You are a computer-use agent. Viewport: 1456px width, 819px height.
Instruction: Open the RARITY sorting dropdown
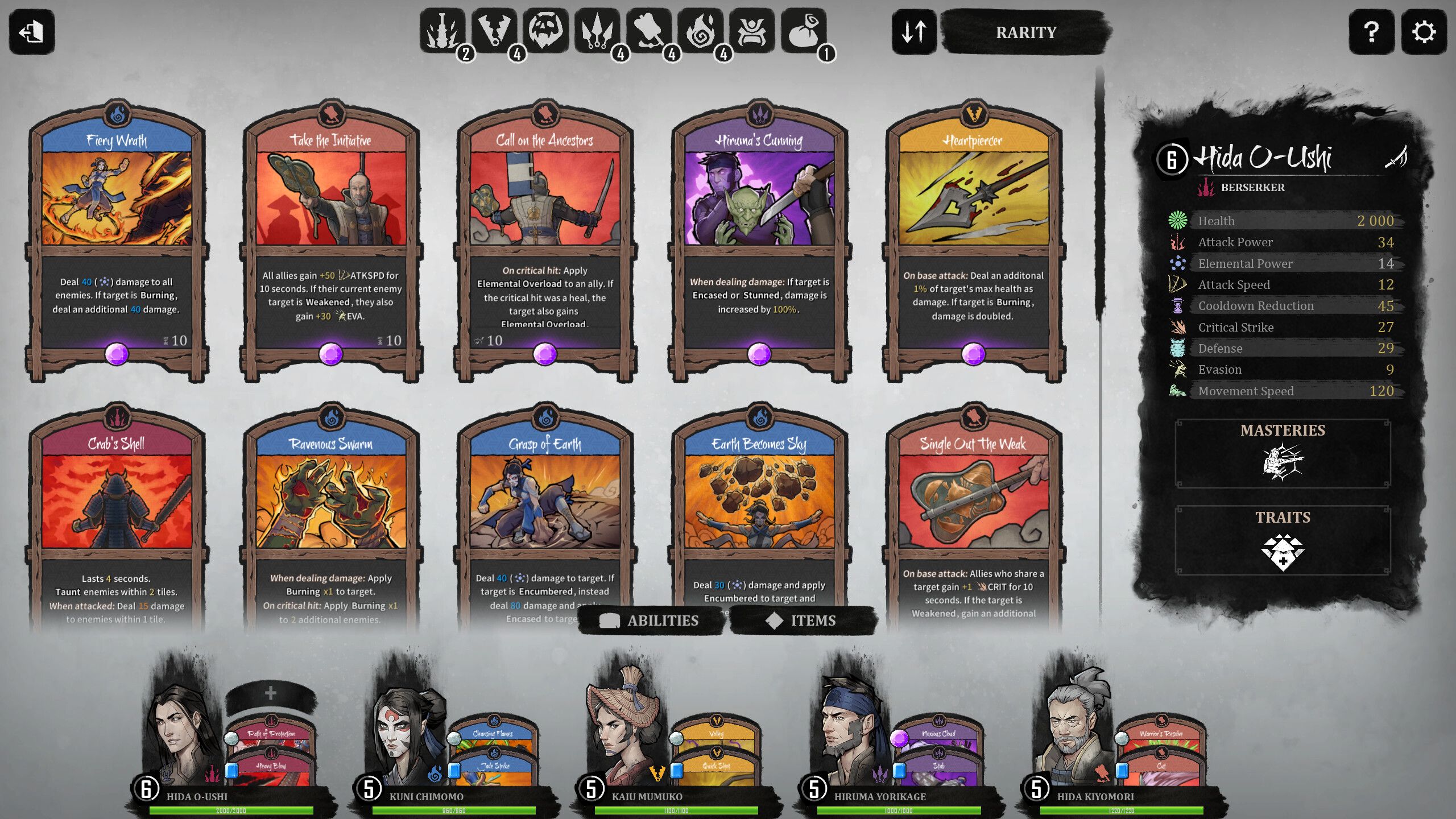pyautogui.click(x=1024, y=32)
